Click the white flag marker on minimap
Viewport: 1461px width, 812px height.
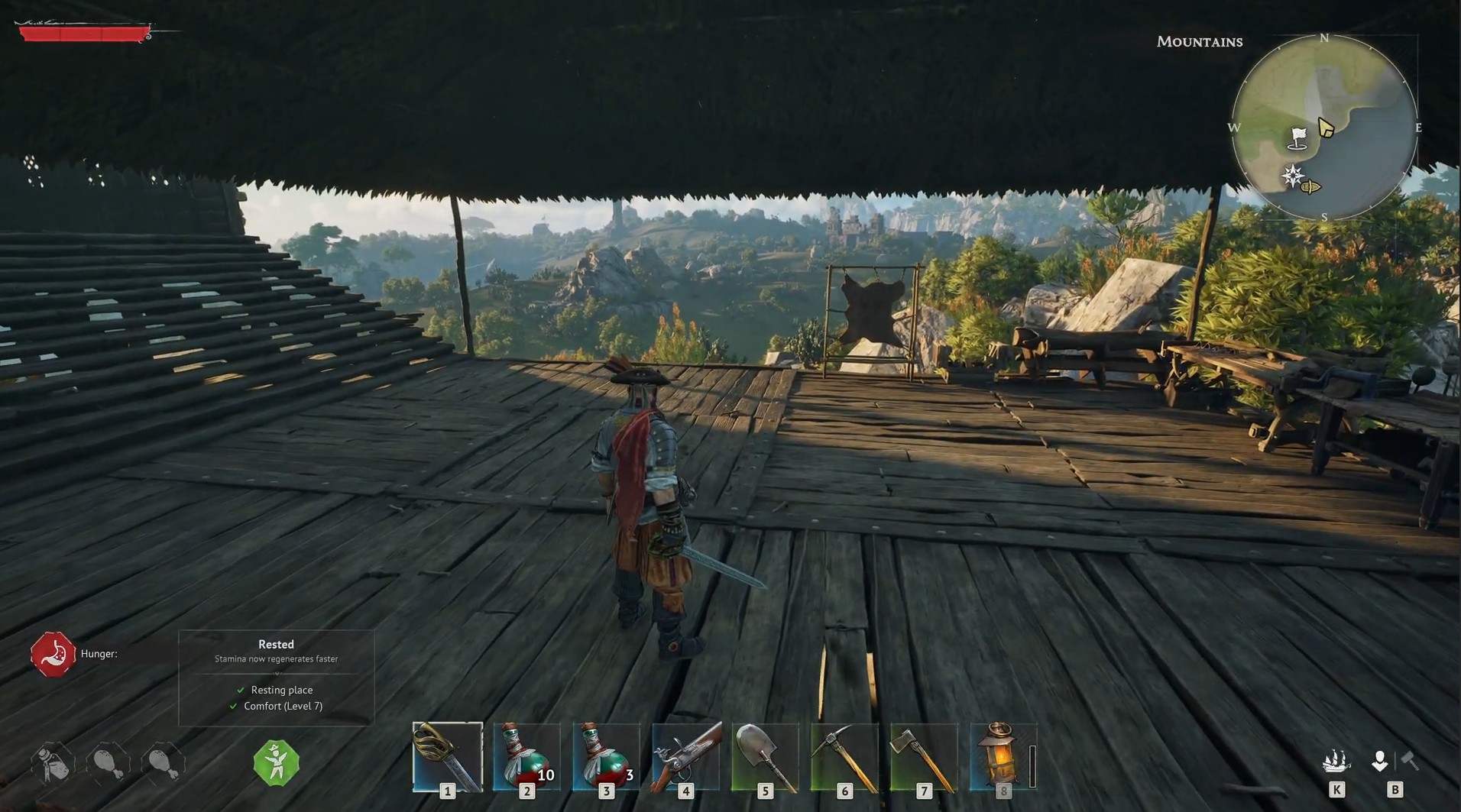(1298, 138)
